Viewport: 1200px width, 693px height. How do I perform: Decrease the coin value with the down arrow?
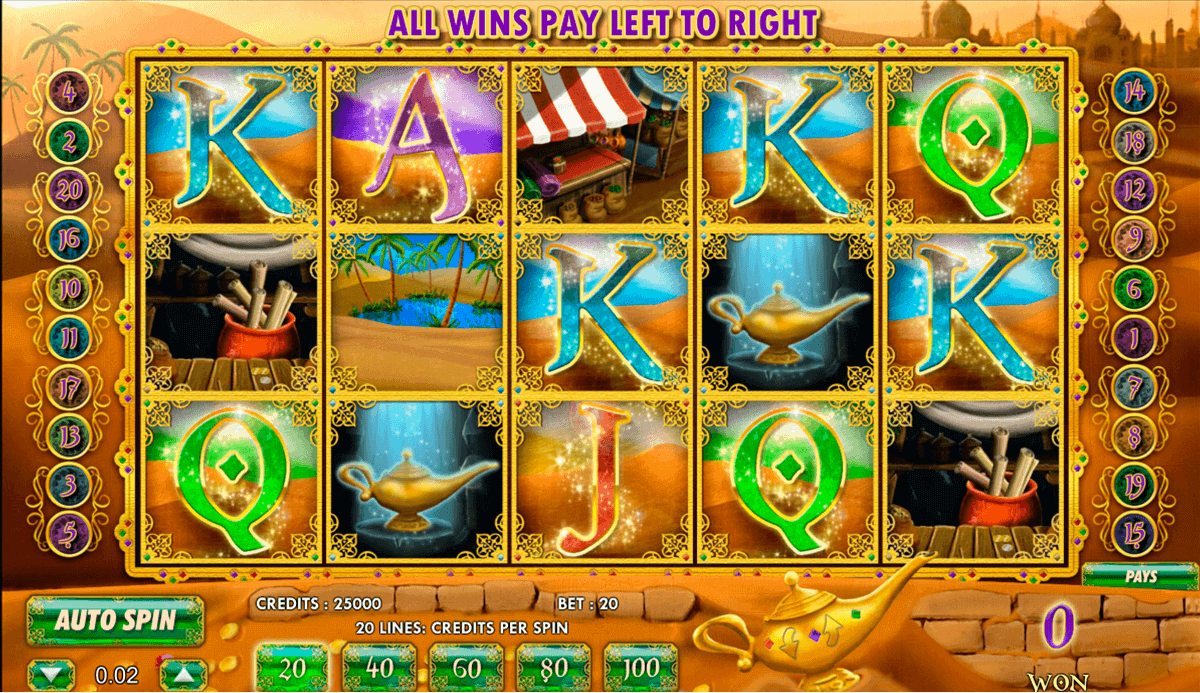pos(52,673)
